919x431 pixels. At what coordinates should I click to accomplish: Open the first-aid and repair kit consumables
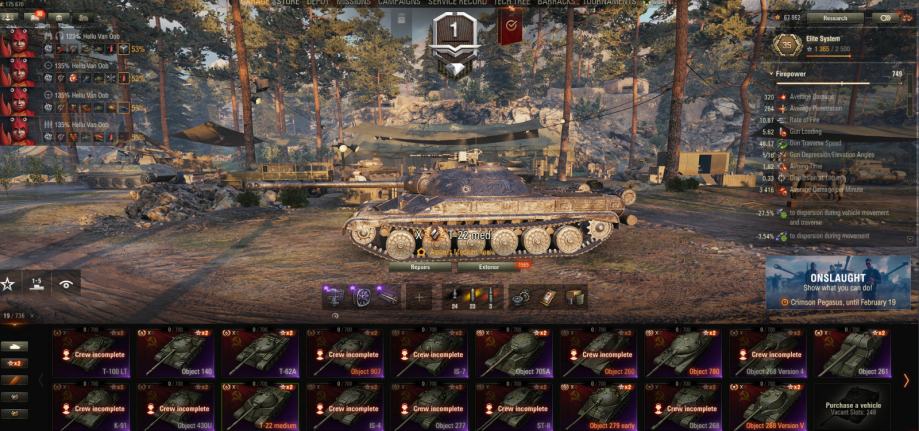point(547,297)
